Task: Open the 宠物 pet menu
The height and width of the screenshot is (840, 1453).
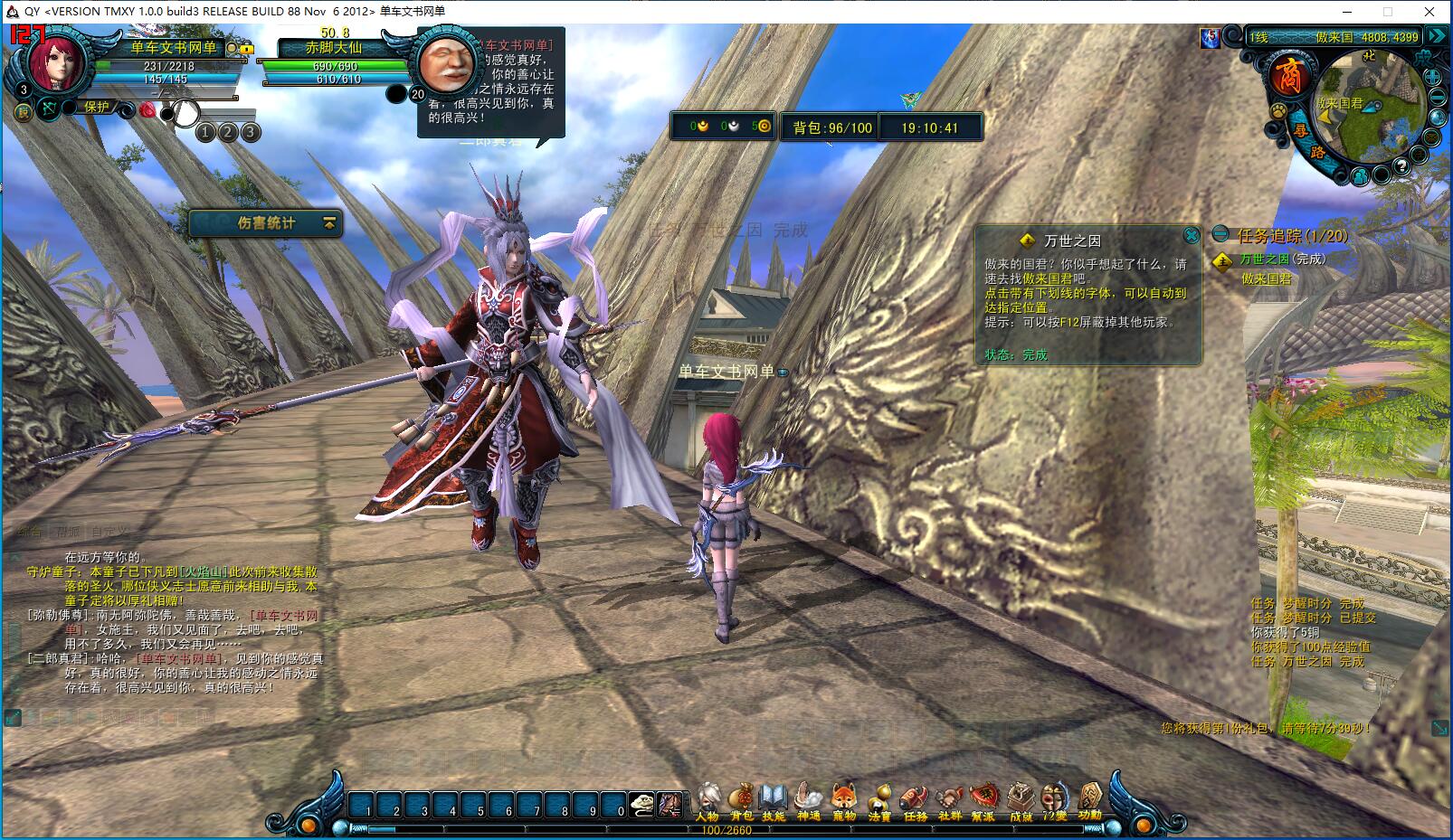Action: 843,800
